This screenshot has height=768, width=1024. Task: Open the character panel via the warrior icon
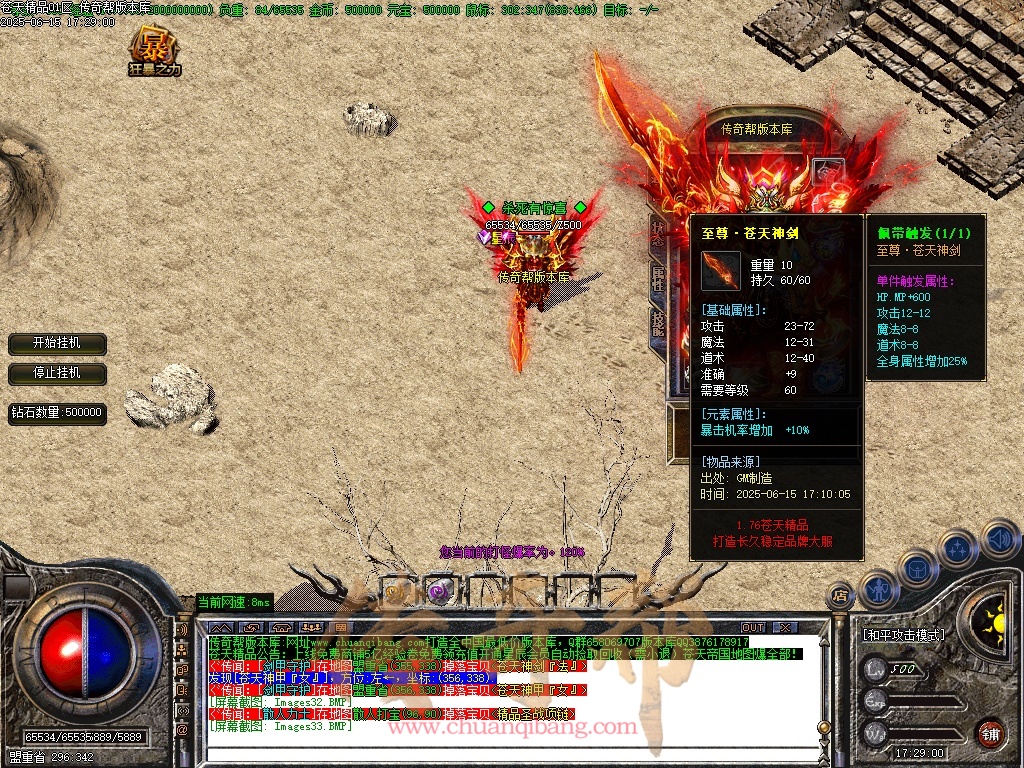pos(879,589)
